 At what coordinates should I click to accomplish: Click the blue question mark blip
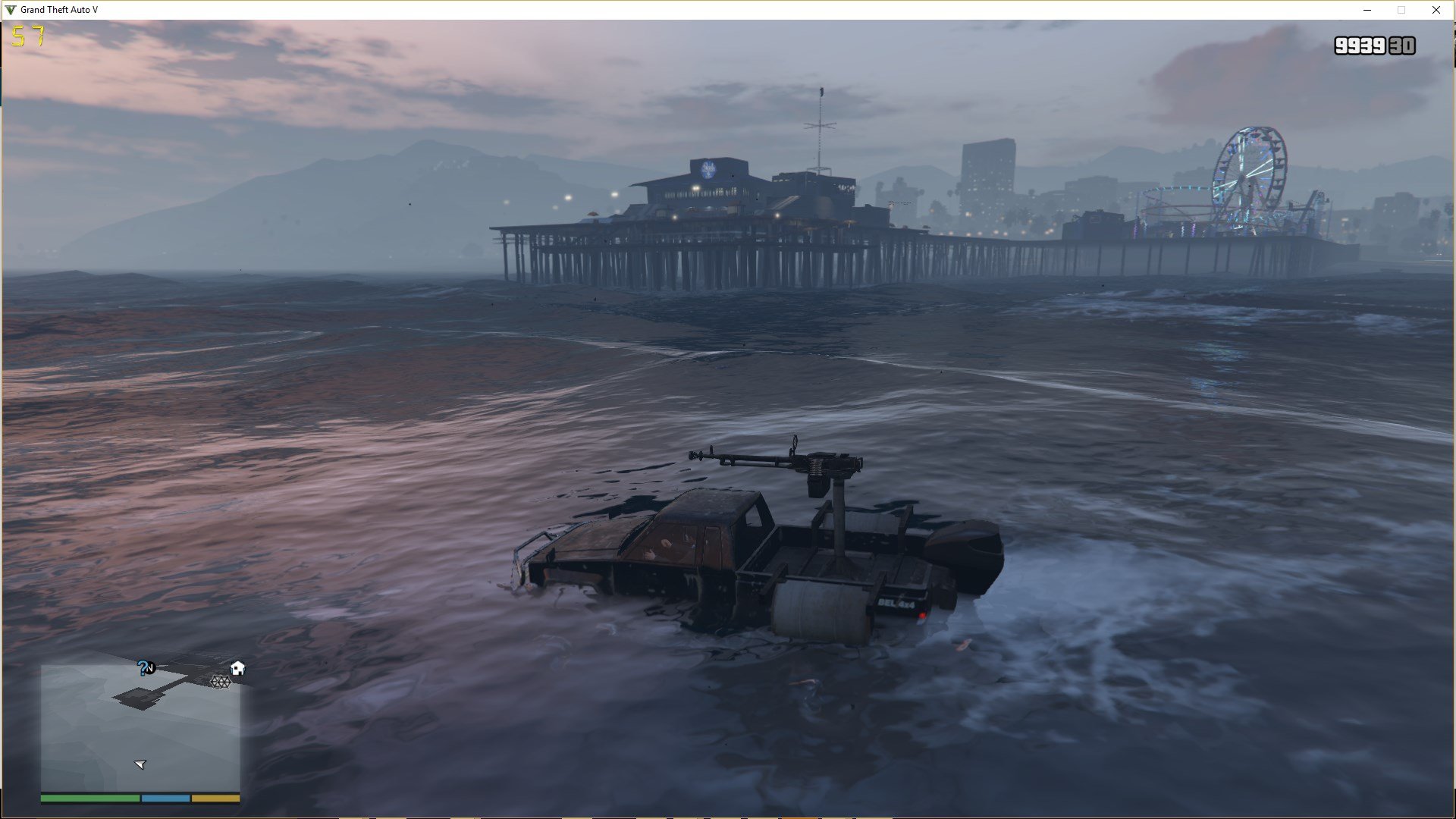click(142, 667)
